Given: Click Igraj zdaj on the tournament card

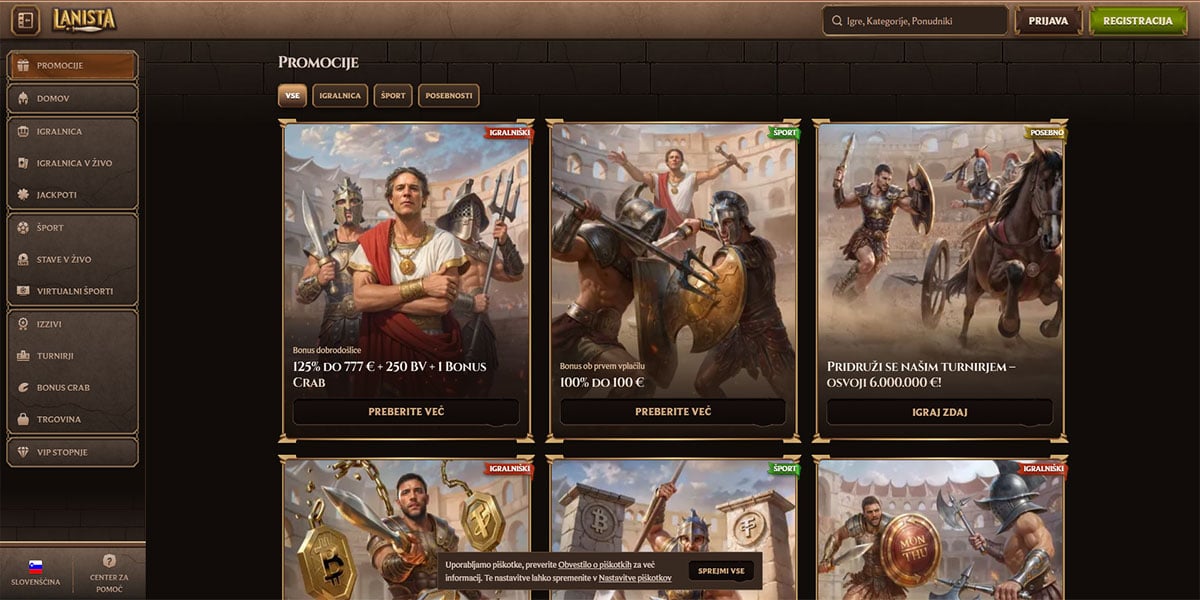Looking at the screenshot, I should pyautogui.click(x=939, y=412).
